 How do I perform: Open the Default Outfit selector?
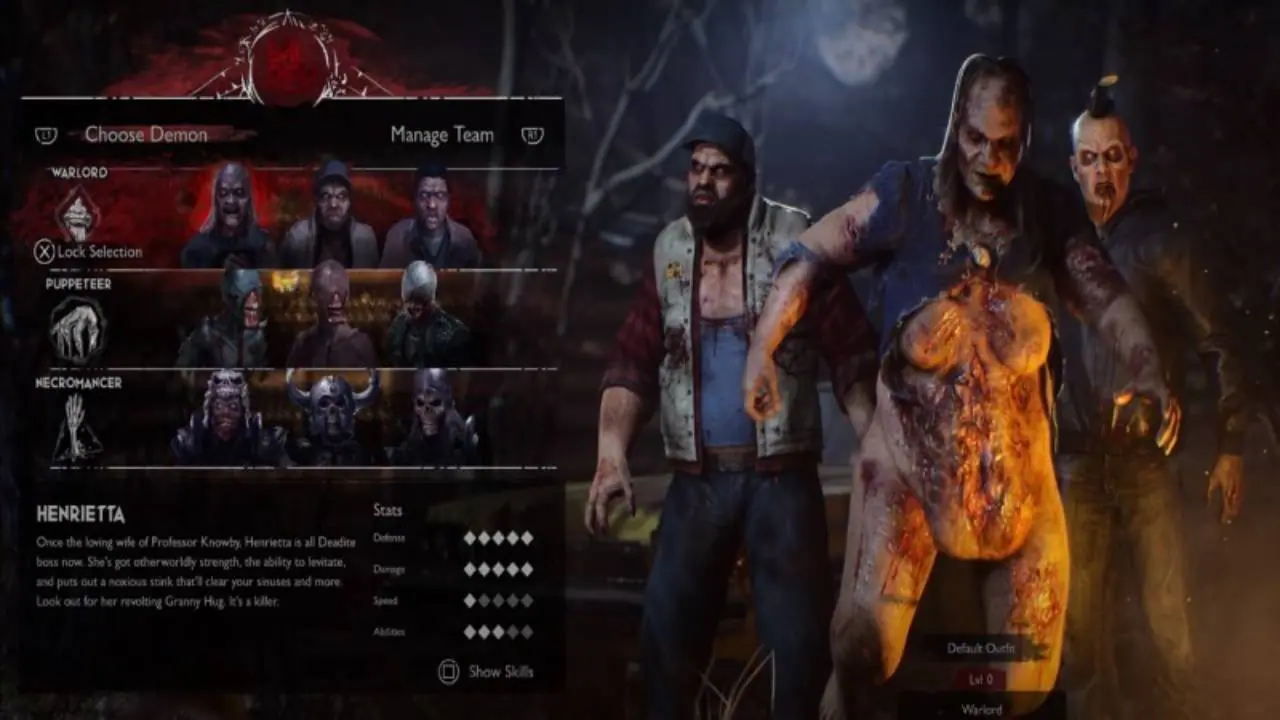click(x=980, y=648)
